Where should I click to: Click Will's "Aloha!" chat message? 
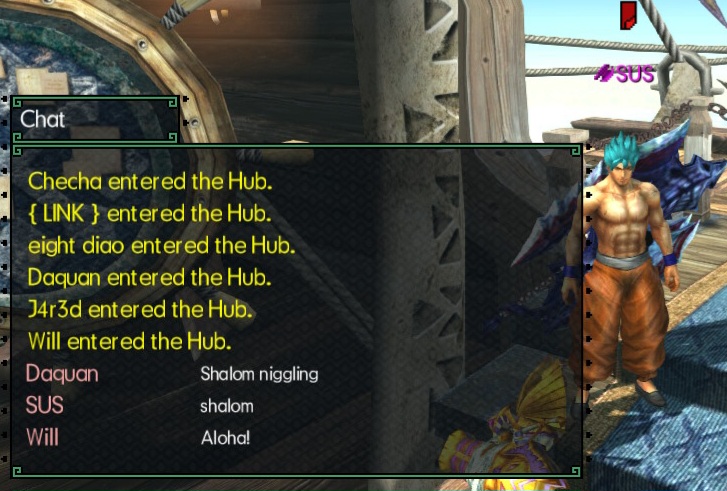pos(225,438)
